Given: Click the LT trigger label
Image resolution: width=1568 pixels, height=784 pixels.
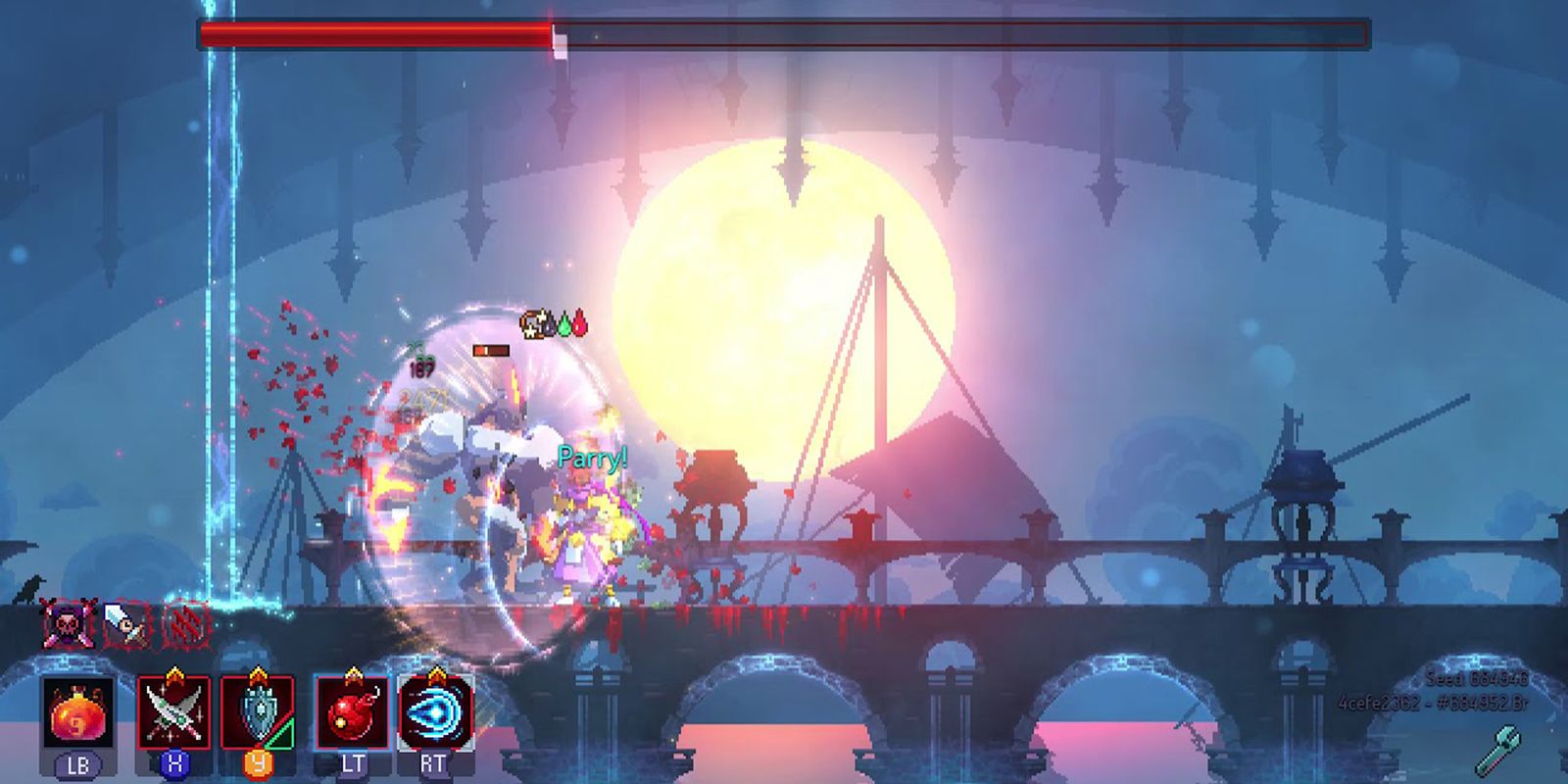Looking at the screenshot, I should [x=354, y=760].
